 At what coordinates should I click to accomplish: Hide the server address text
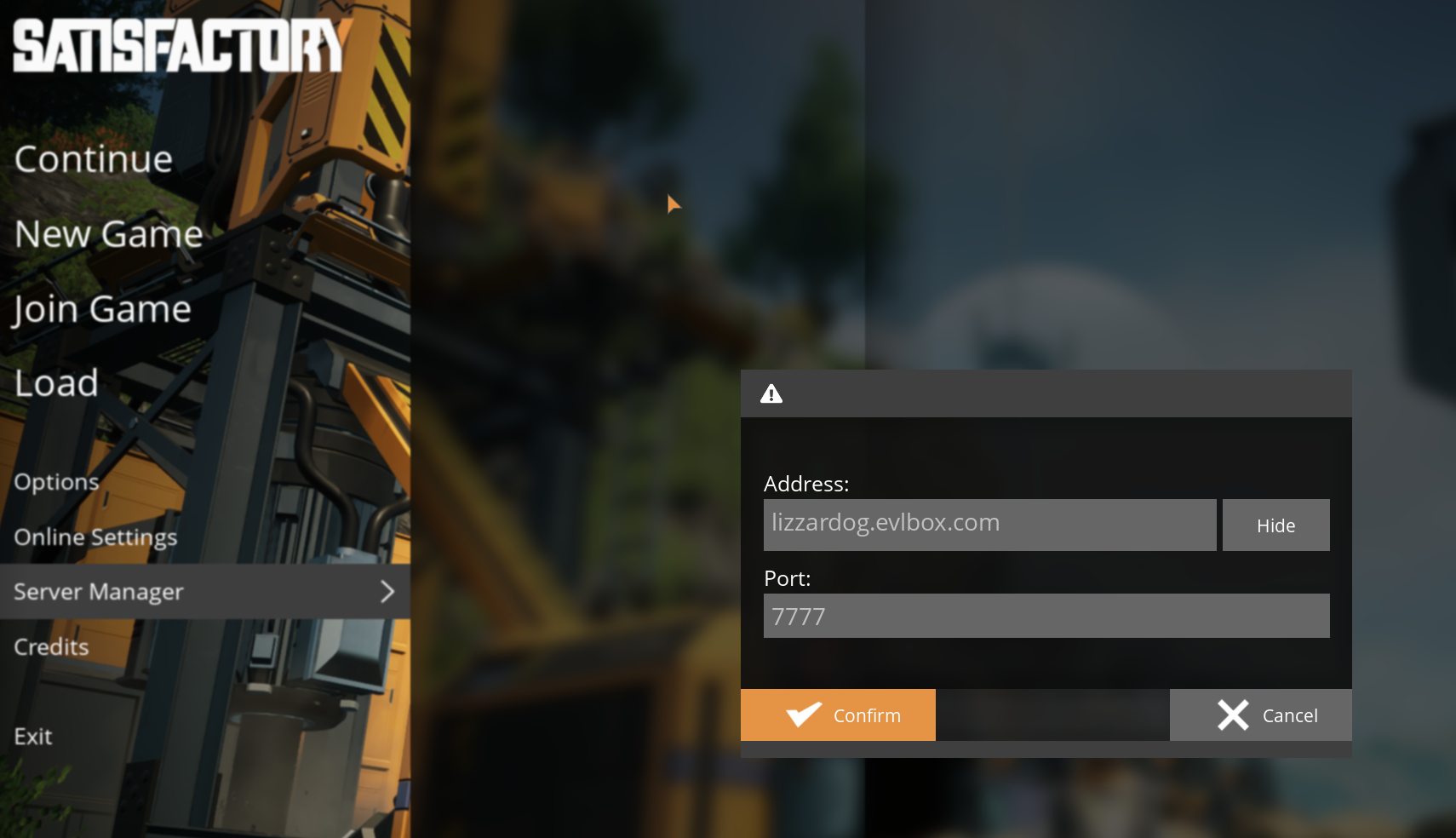(1275, 525)
